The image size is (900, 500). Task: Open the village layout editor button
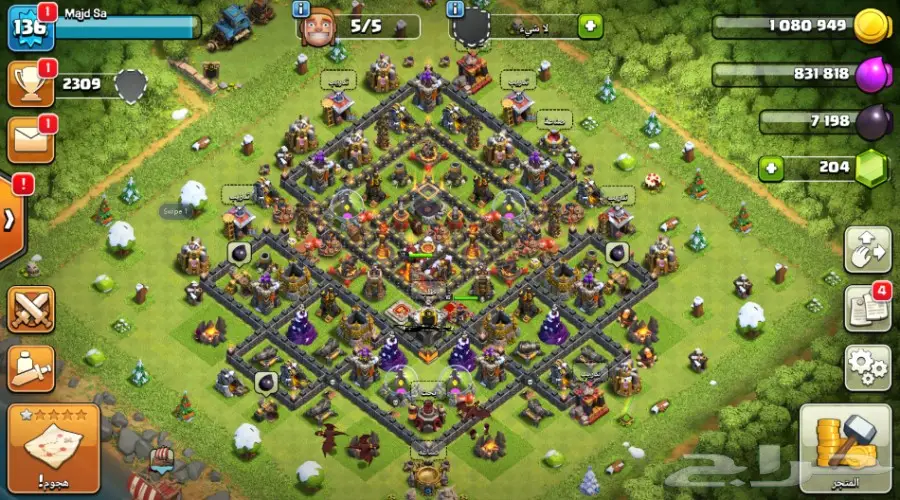pos(866,250)
